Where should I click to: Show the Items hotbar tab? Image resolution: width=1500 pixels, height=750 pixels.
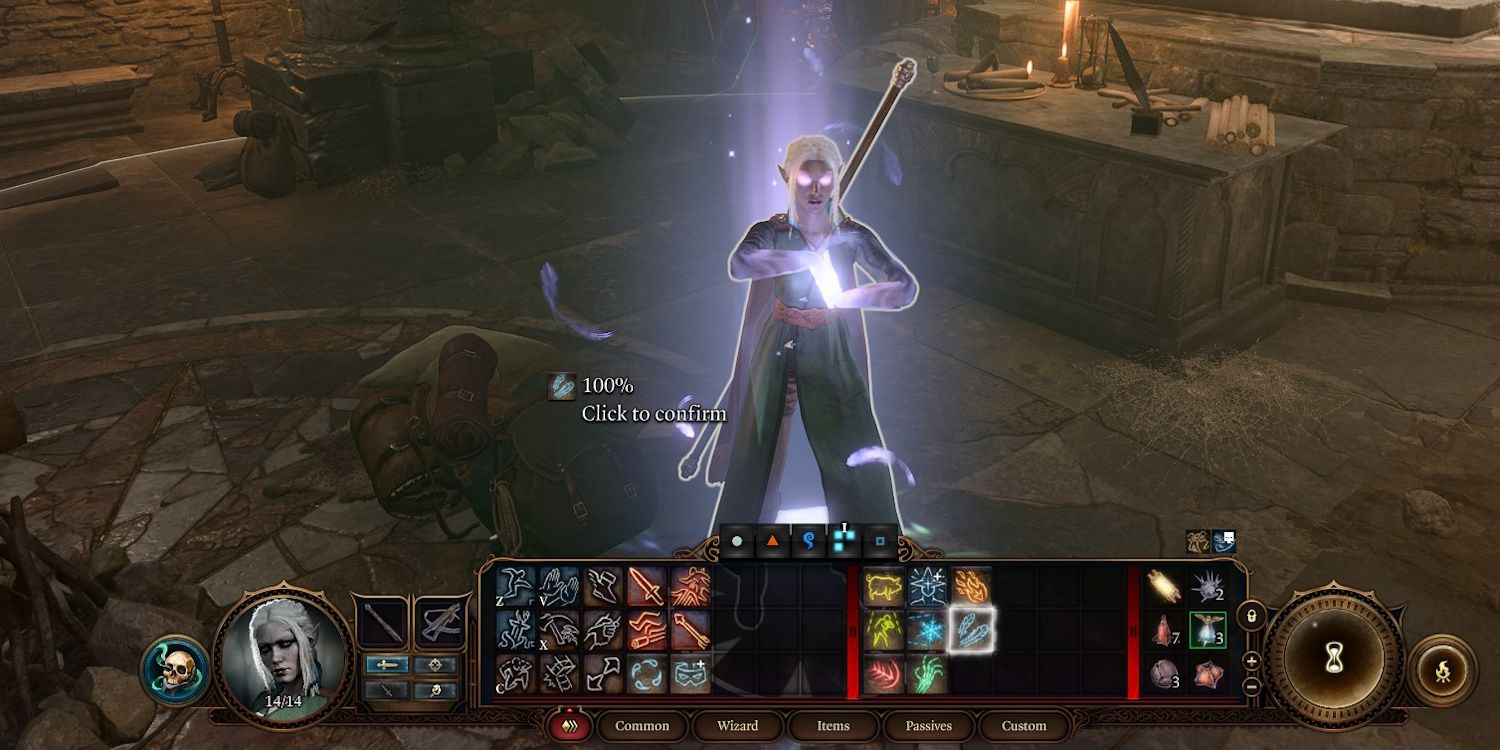[x=833, y=726]
